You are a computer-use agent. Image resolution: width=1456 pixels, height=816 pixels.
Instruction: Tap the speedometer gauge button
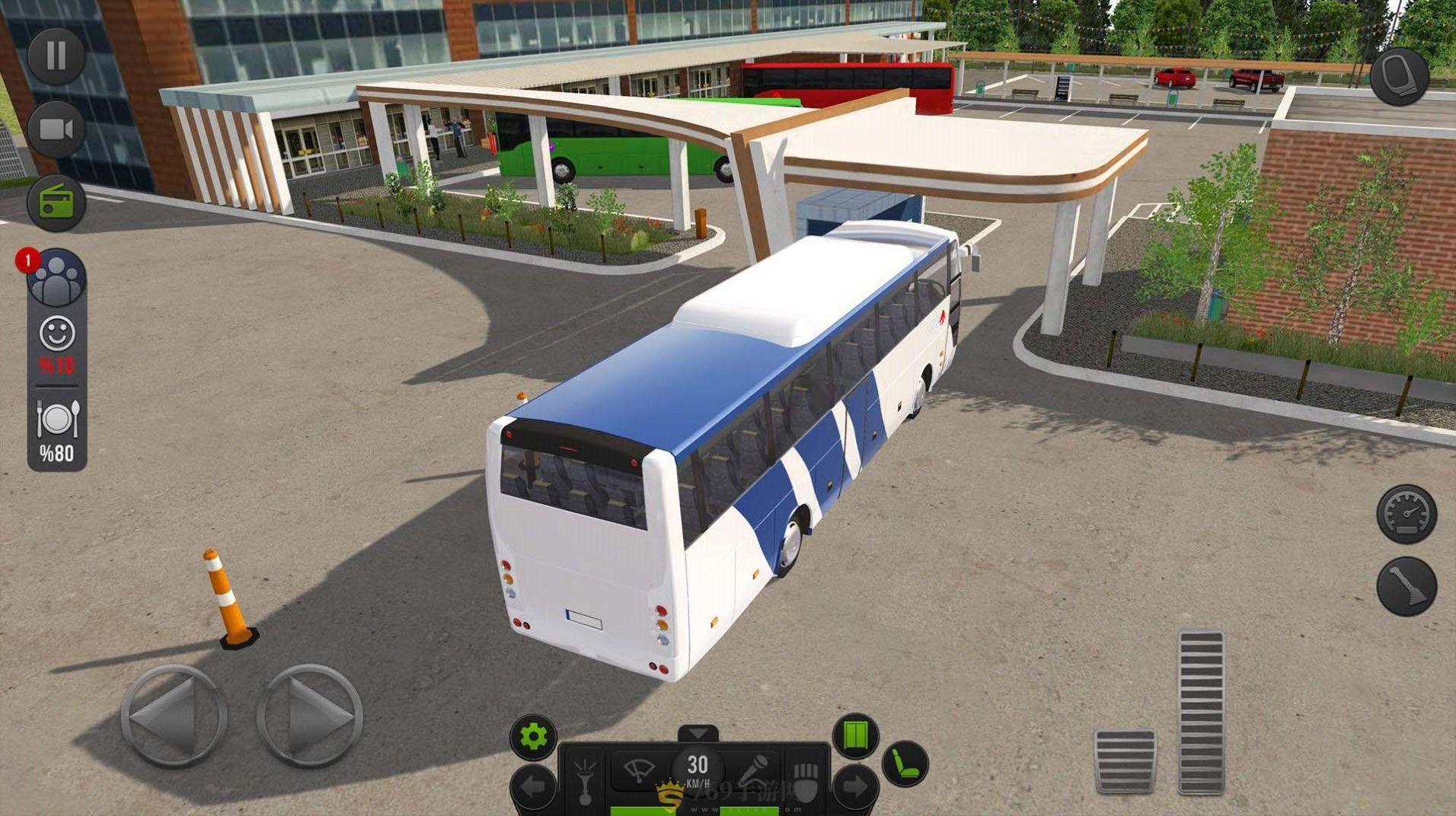(x=1406, y=514)
